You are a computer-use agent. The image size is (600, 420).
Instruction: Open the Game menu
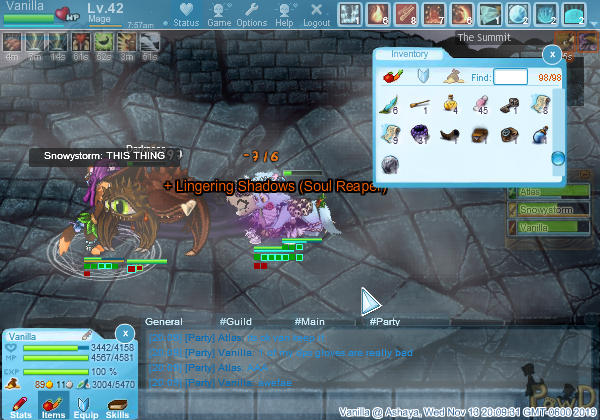click(219, 15)
